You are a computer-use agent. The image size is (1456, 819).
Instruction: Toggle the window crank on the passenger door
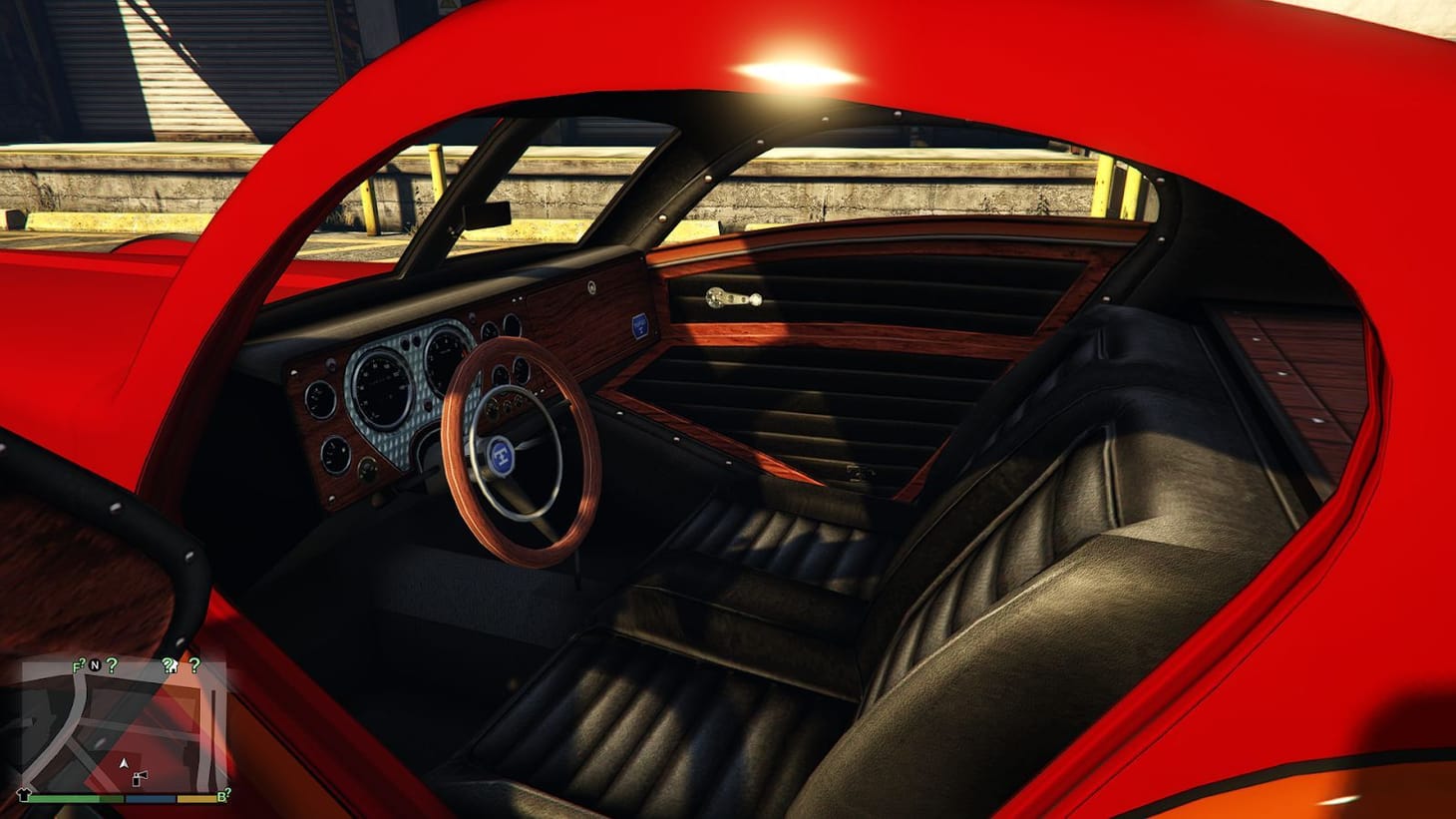tap(733, 297)
